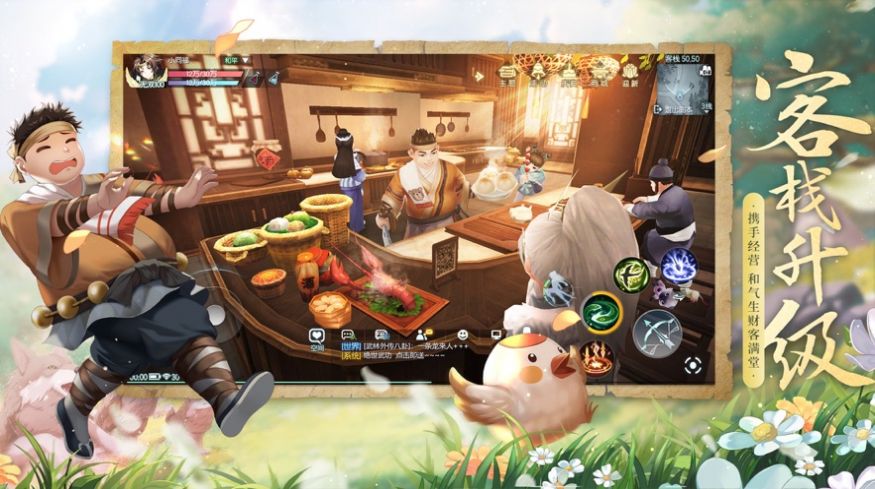Viewport: 875px width, 489px height.
Task: Open the friends icon with speech bubble
Action: pyautogui.click(x=425, y=334)
